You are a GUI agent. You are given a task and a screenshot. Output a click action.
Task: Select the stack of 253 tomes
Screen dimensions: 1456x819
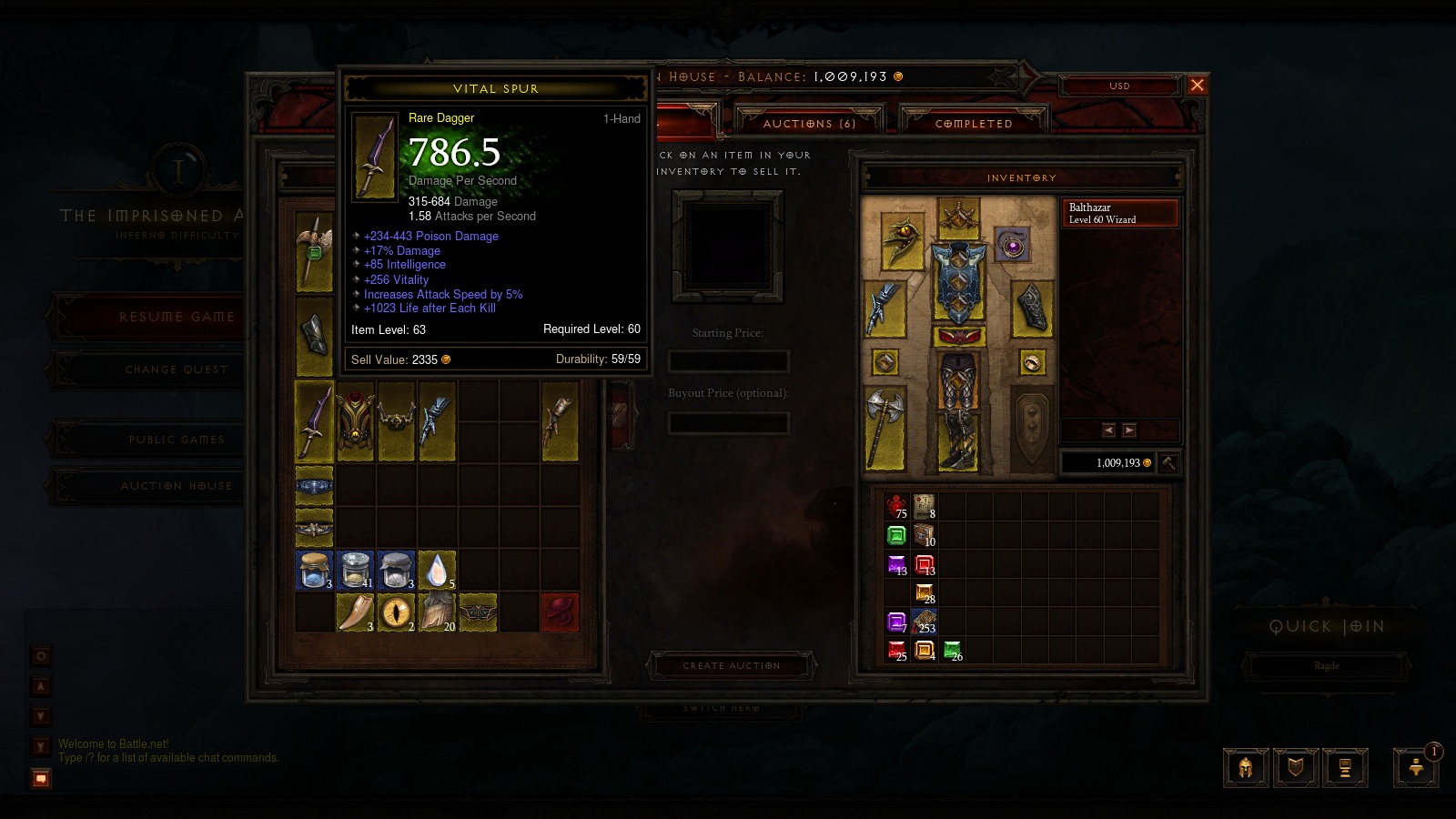click(x=925, y=622)
